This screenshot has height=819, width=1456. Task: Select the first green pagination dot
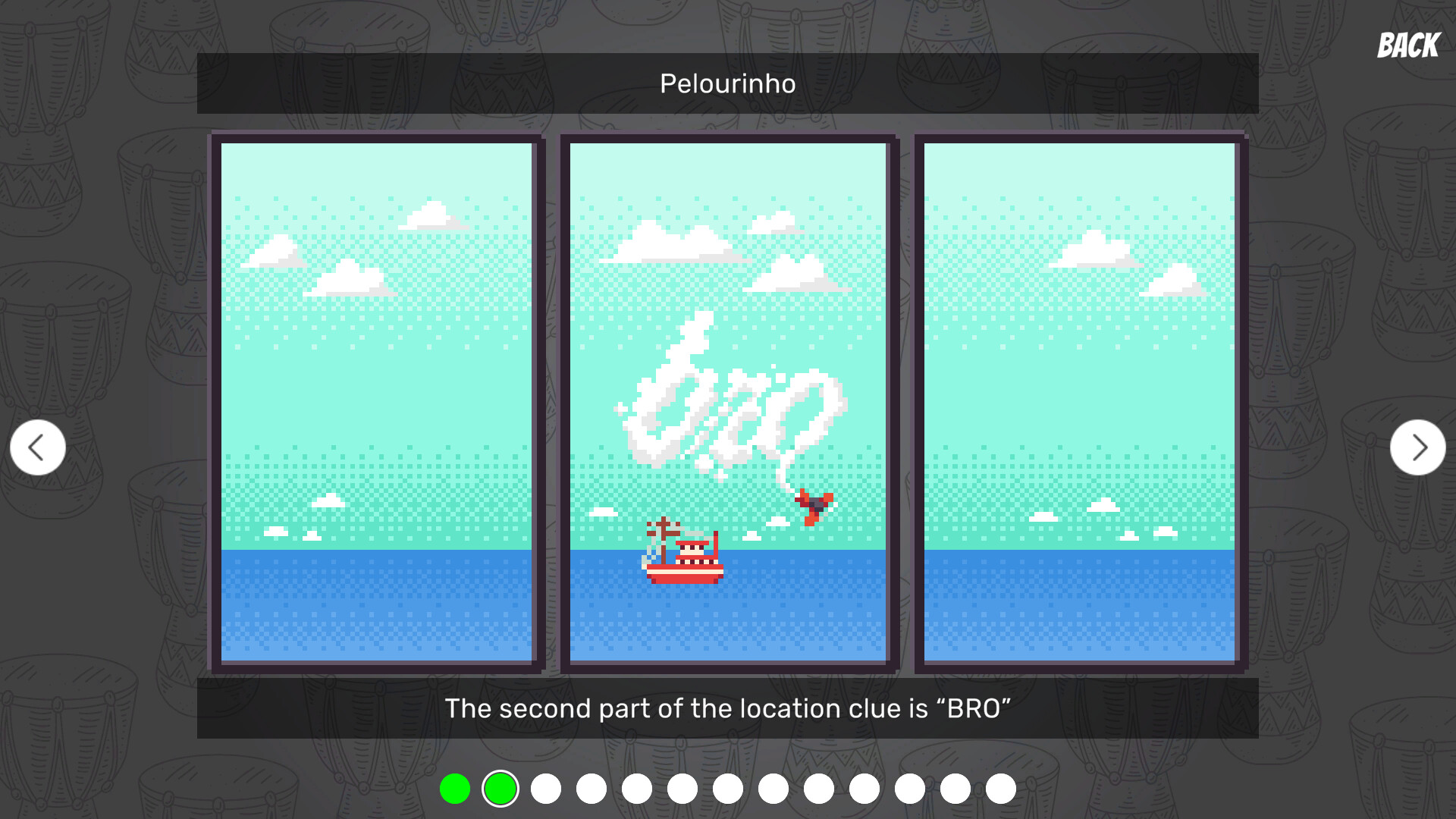(457, 789)
